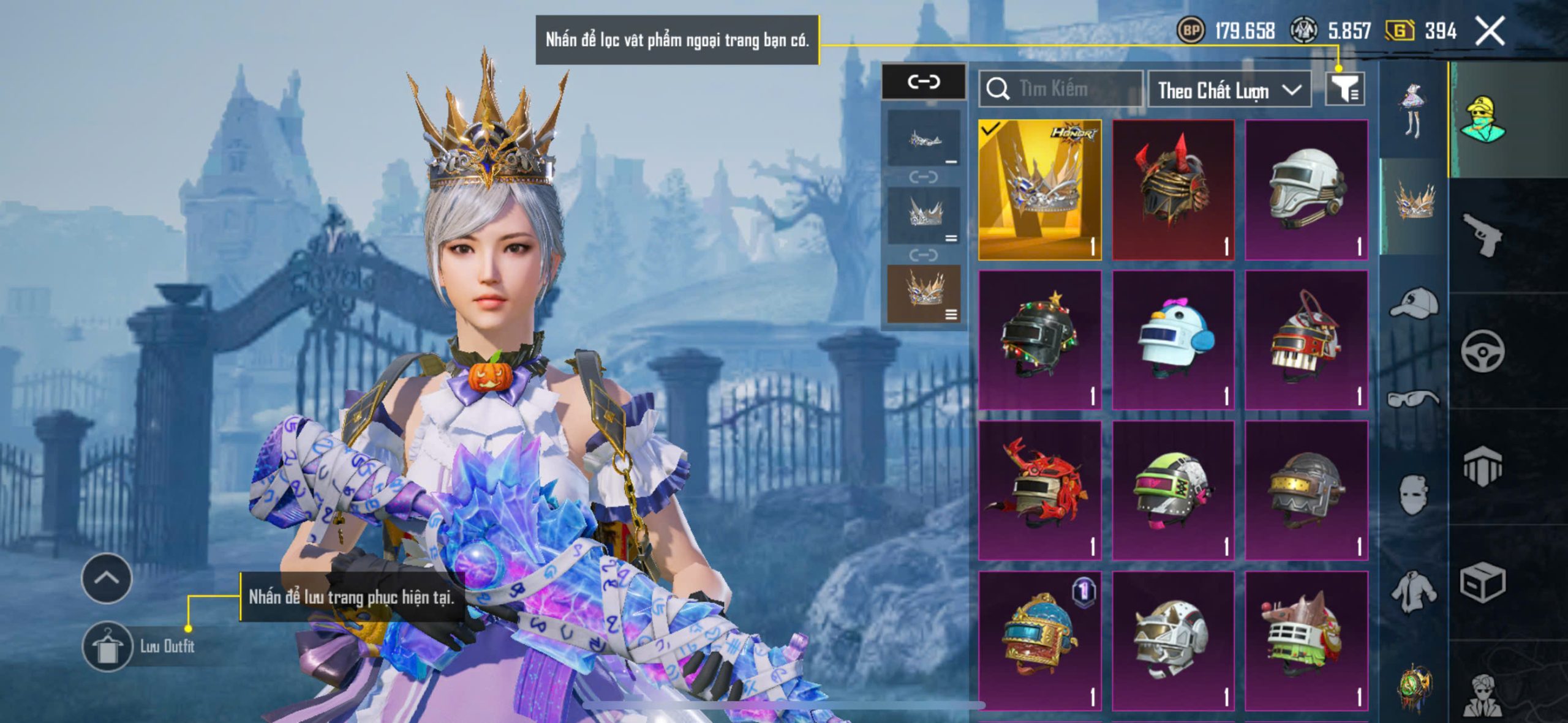Toggle the chain link button
Image resolution: width=1568 pixels, height=723 pixels.
point(924,81)
